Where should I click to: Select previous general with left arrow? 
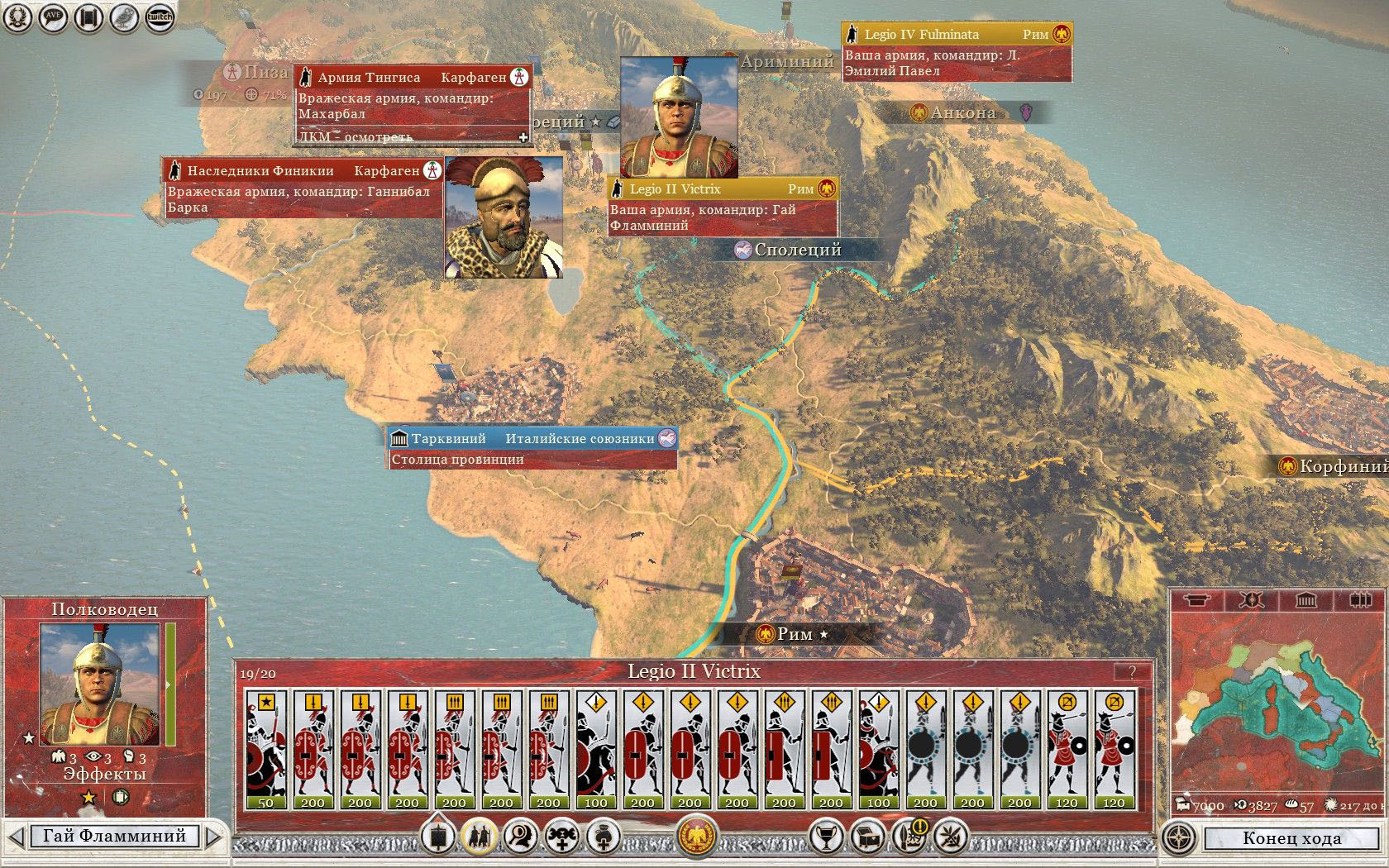pyautogui.click(x=15, y=837)
